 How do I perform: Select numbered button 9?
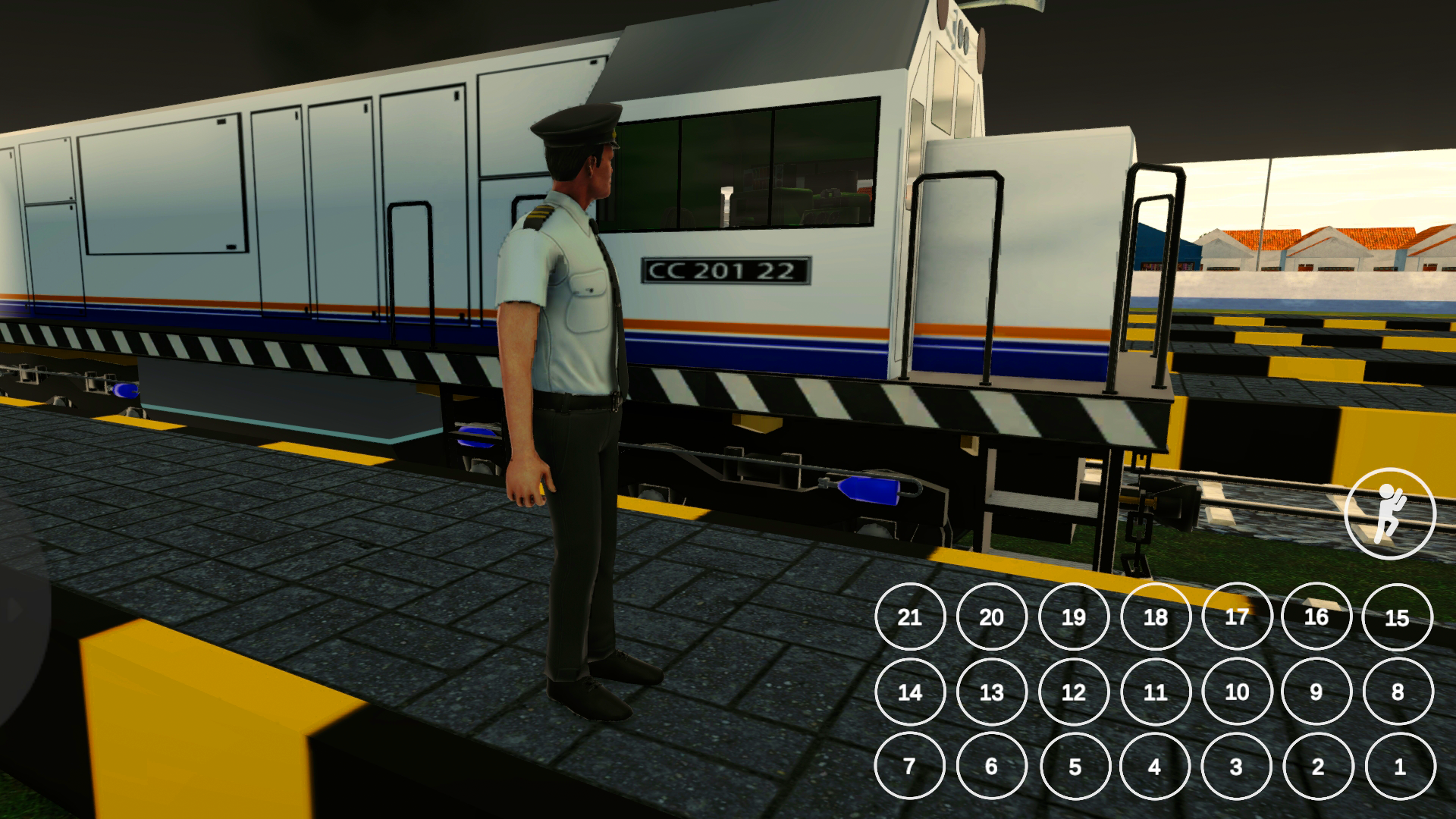pos(1316,692)
